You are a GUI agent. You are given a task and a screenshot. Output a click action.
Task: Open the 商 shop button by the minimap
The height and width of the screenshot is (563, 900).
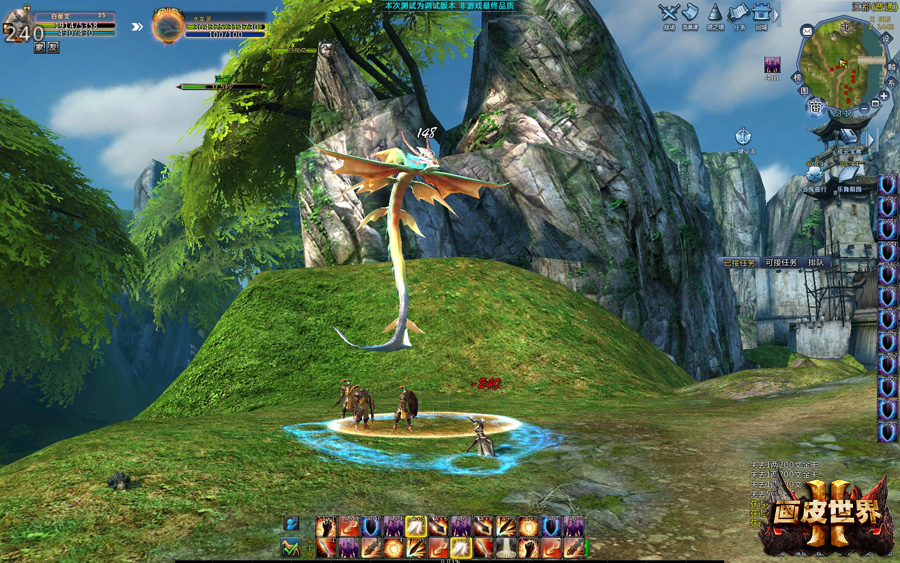(x=816, y=108)
